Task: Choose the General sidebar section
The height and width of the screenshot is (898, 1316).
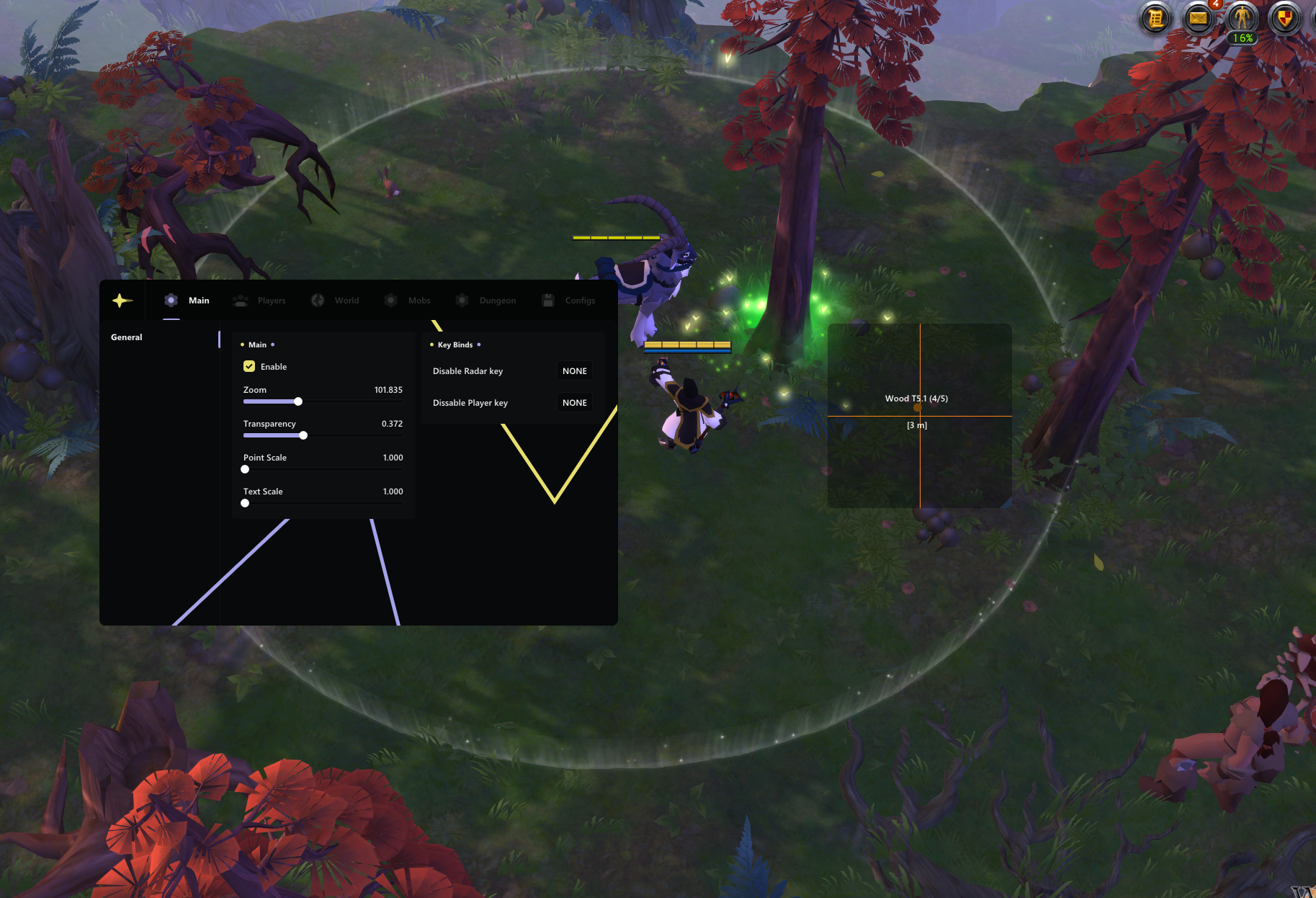Action: [x=127, y=337]
